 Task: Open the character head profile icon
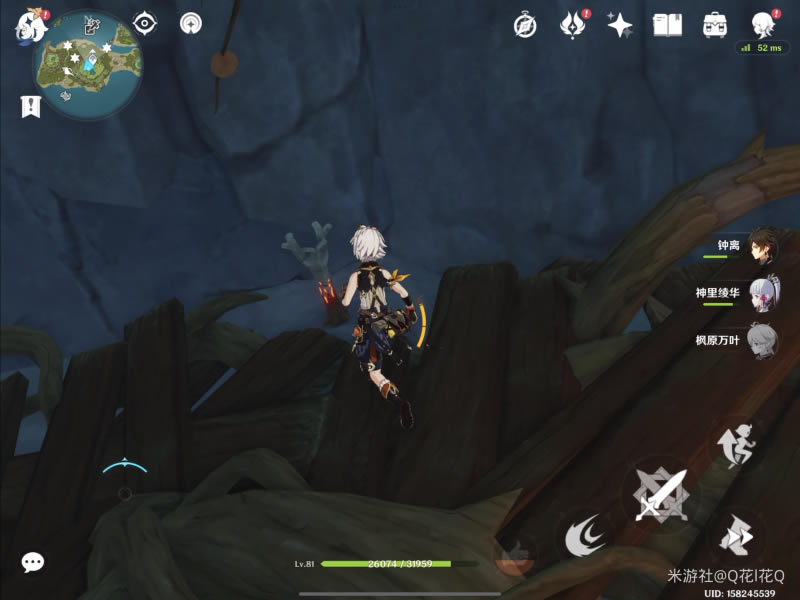(763, 24)
